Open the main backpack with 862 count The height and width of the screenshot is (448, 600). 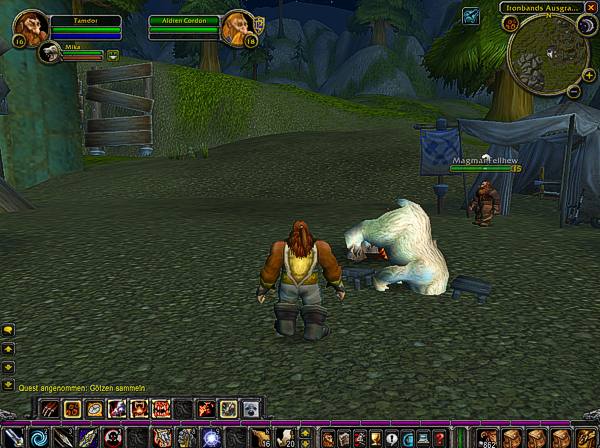(487, 437)
